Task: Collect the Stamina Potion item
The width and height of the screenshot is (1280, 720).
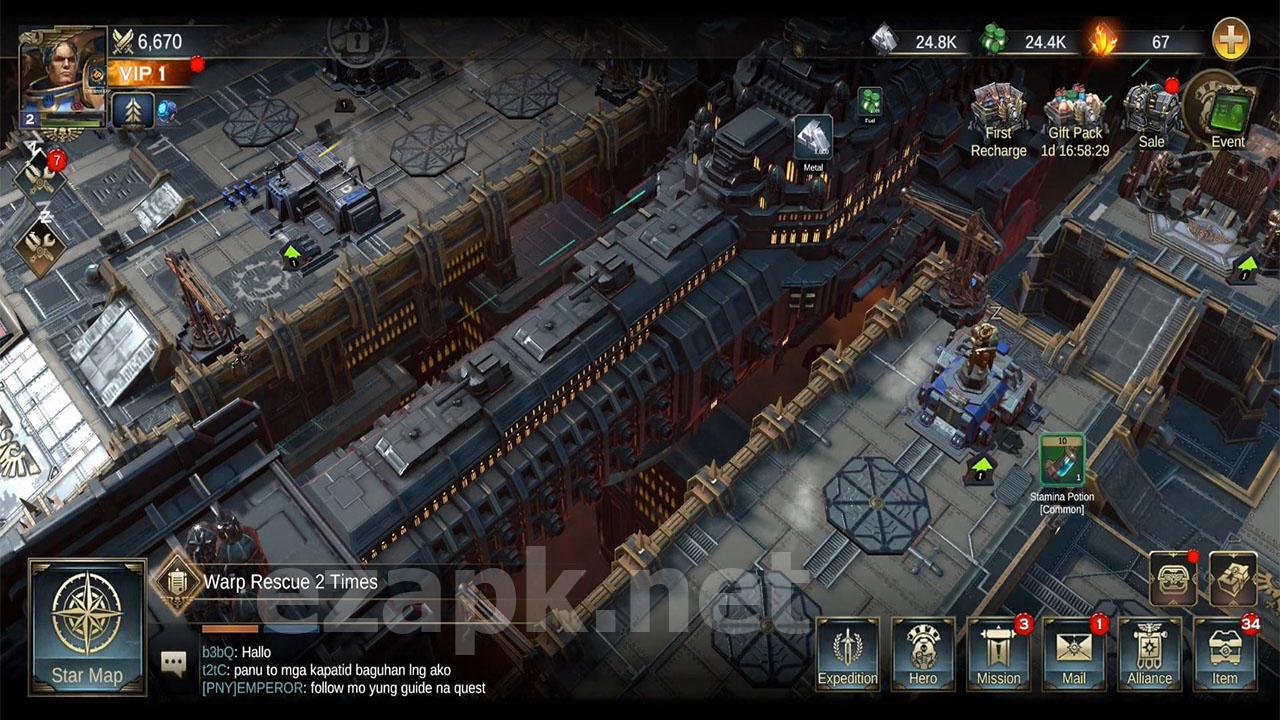Action: point(1061,460)
